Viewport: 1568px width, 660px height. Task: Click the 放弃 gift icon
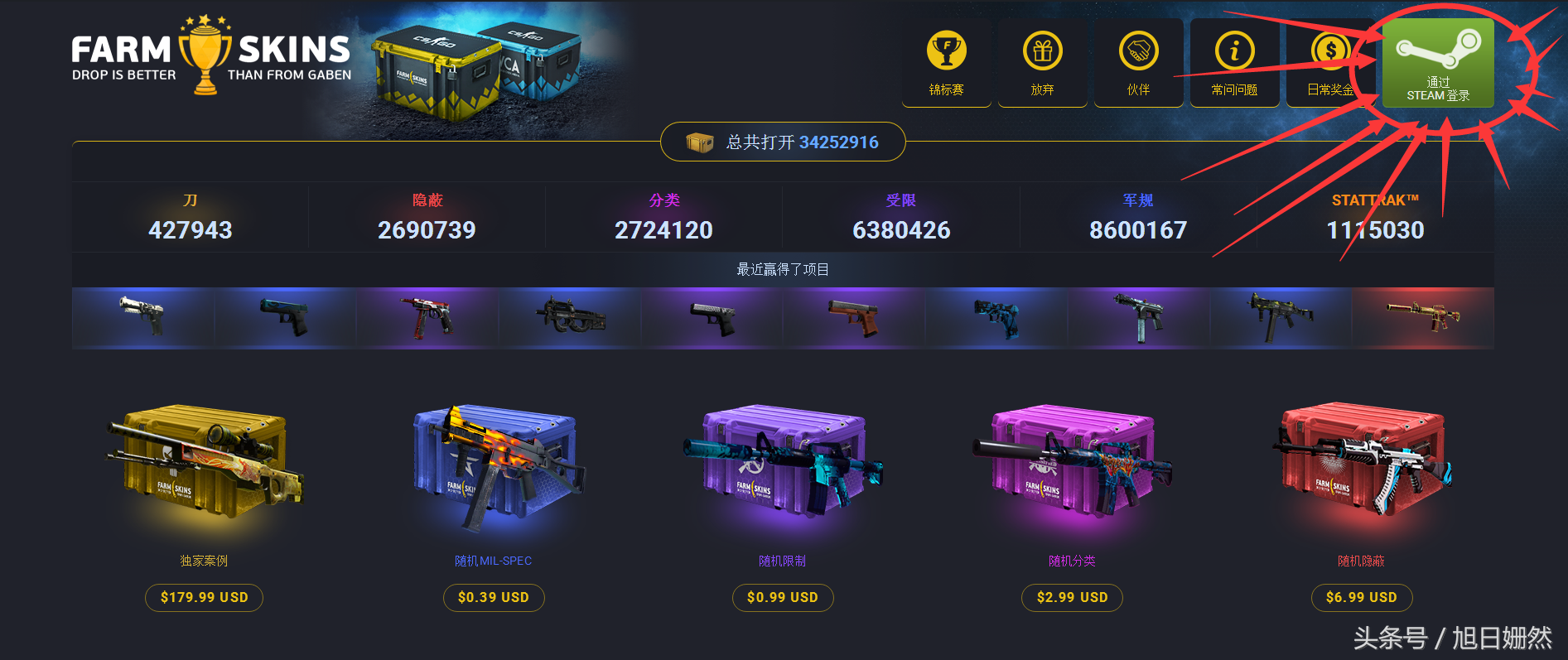point(1042,51)
